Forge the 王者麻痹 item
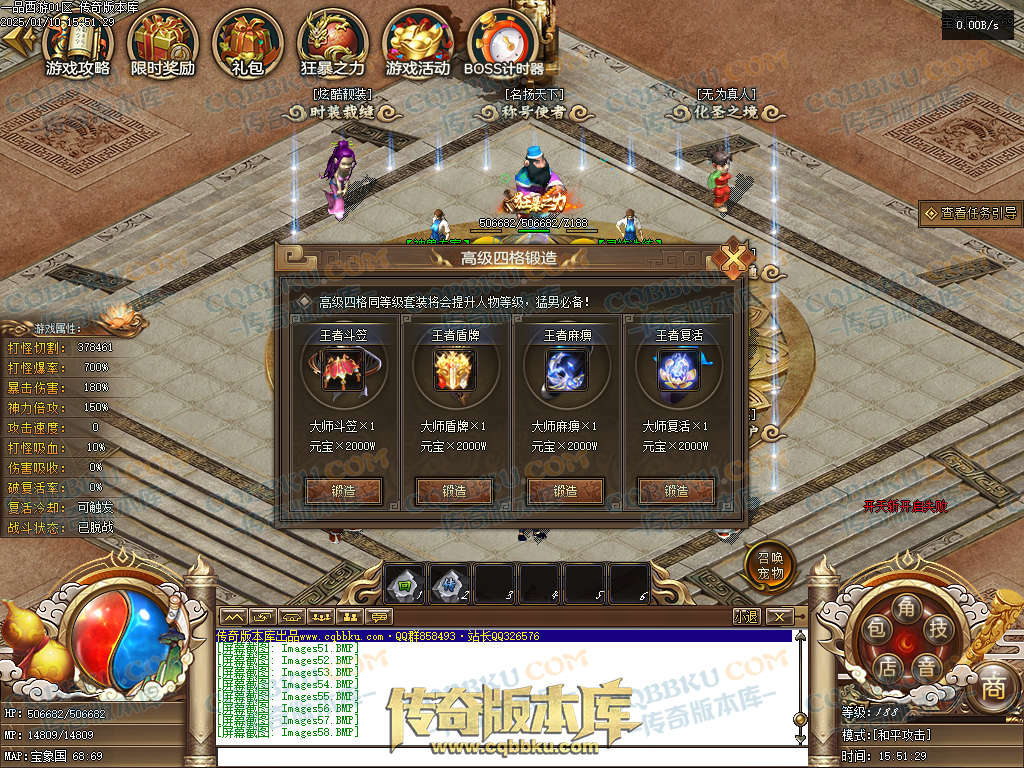1024x768 pixels. (566, 491)
